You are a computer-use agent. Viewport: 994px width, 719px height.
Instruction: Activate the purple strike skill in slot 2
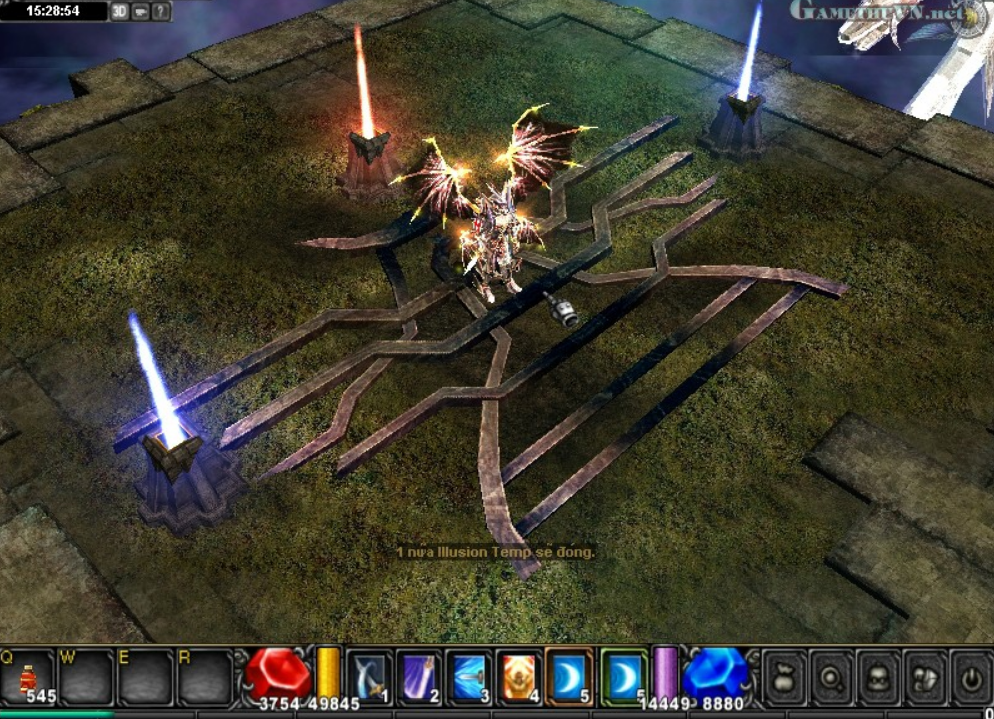pyautogui.click(x=420, y=675)
